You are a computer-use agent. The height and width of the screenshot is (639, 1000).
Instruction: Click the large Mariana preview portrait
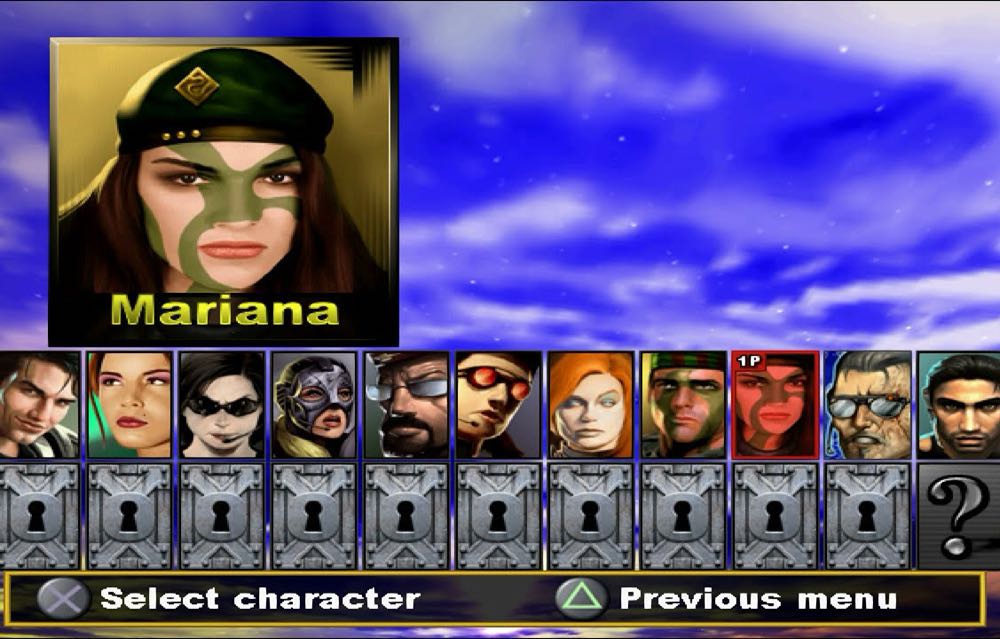pyautogui.click(x=224, y=192)
